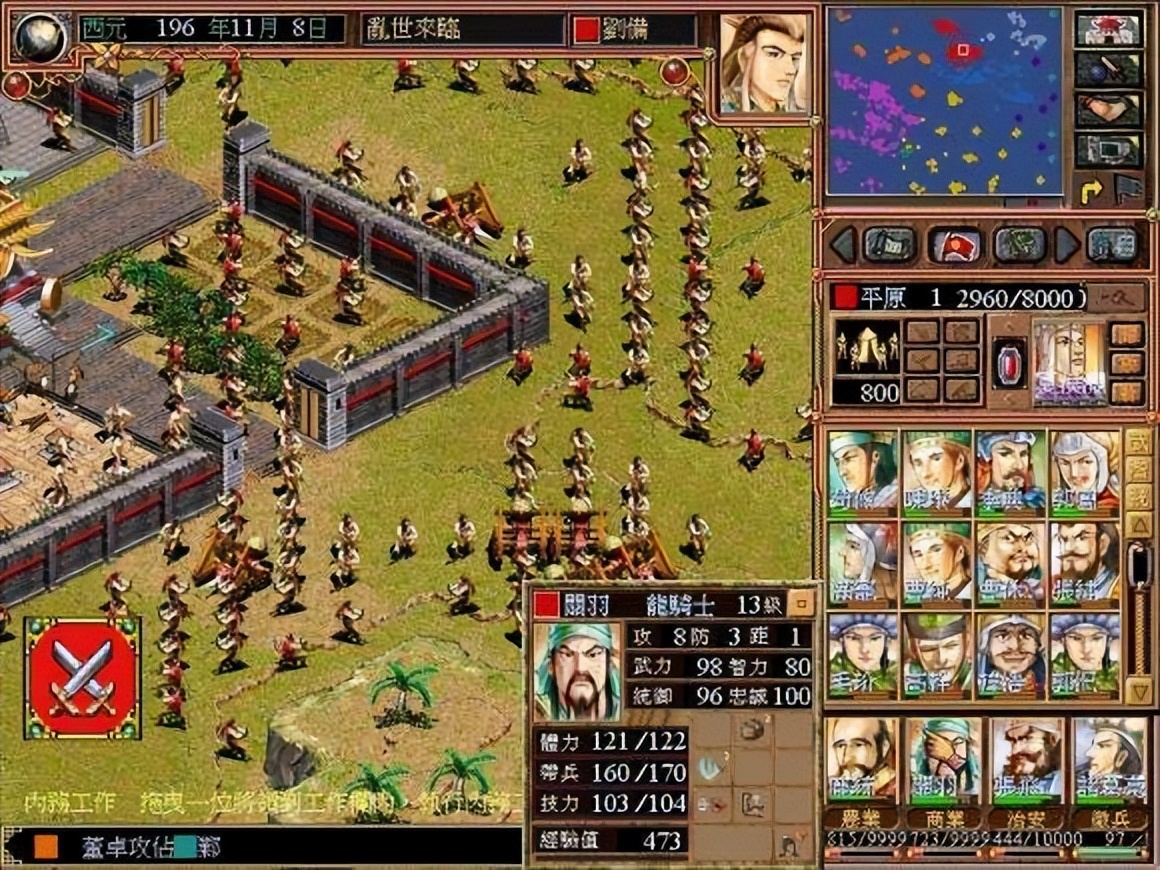Open the globe system menu orb
The image size is (1160, 870).
click(x=41, y=37)
